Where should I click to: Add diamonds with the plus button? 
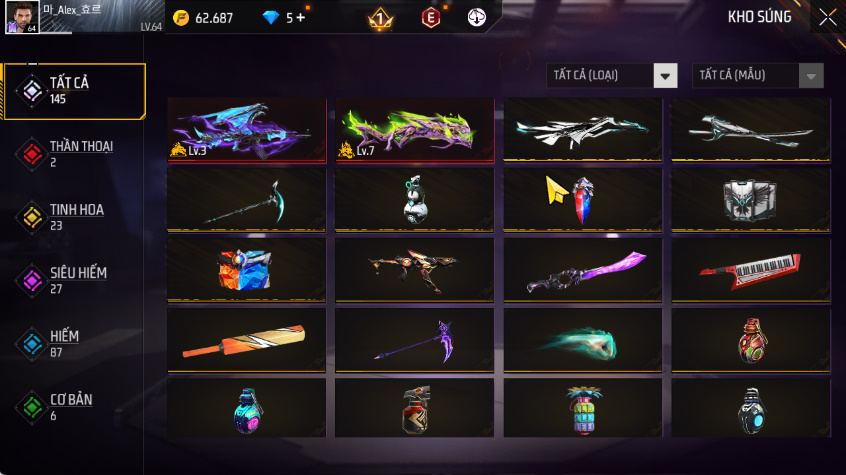[x=299, y=18]
